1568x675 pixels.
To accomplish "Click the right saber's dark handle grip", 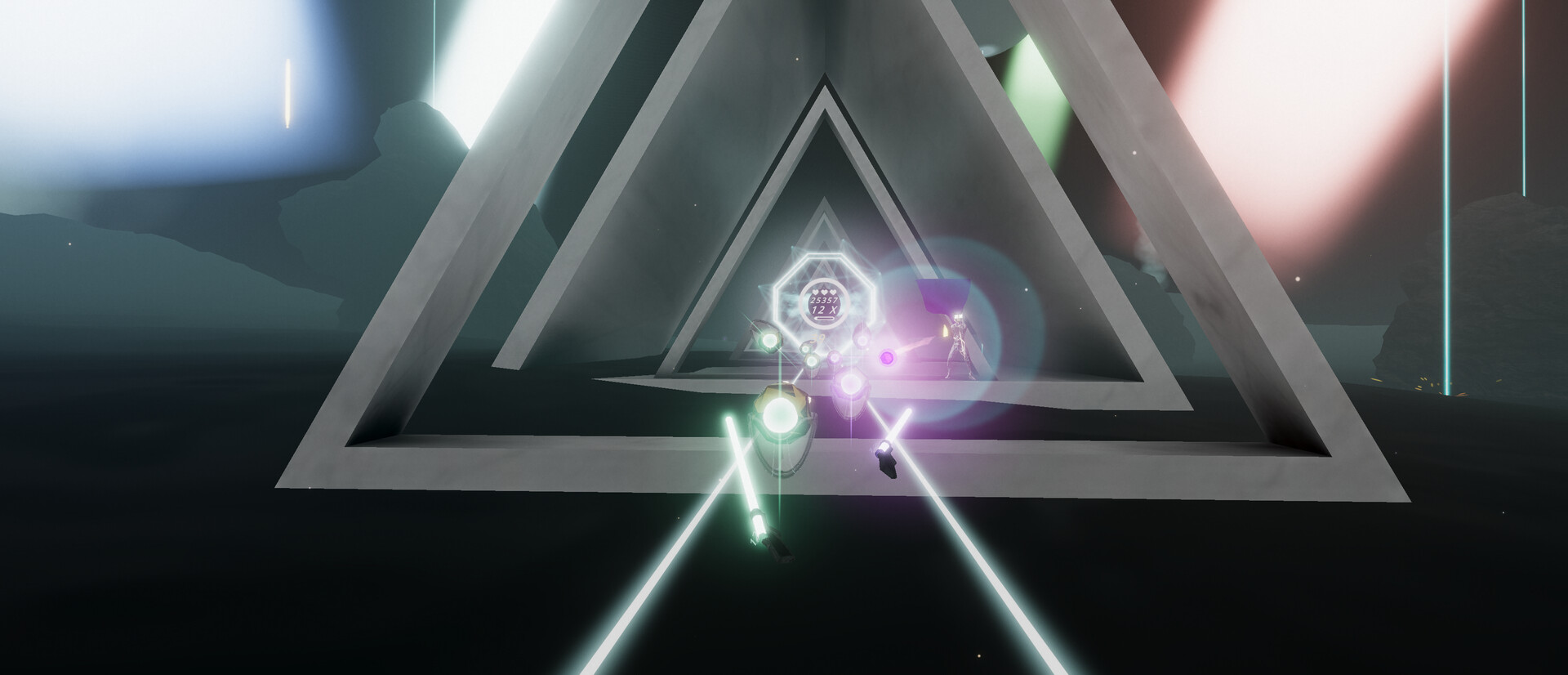I will (889, 462).
